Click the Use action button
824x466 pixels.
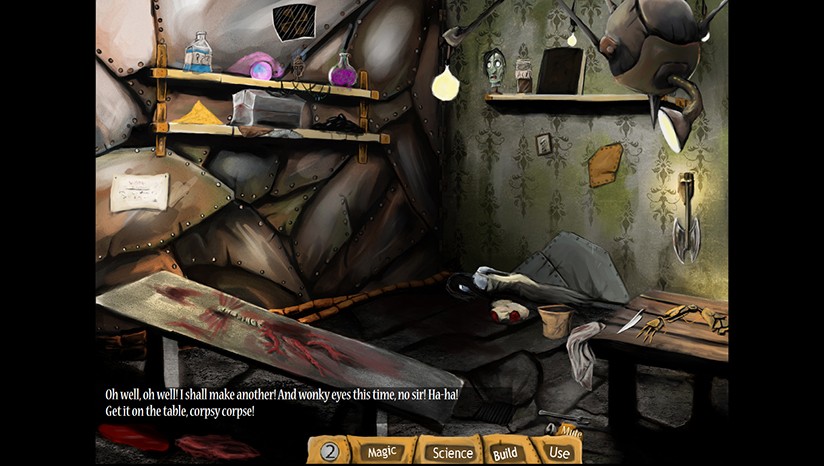pos(559,452)
